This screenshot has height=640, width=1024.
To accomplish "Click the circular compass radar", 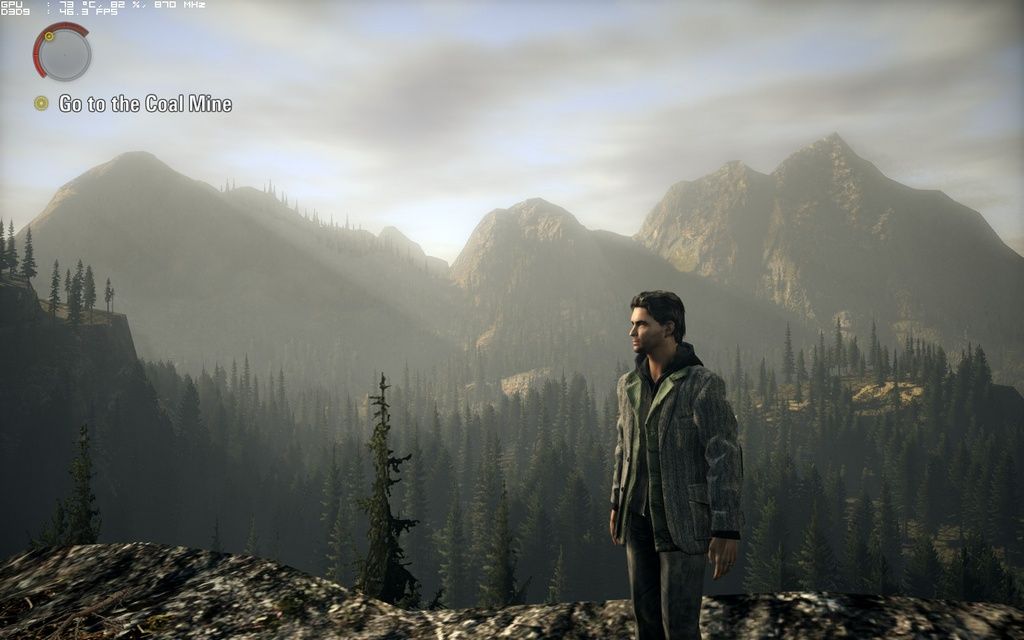I will [63, 53].
